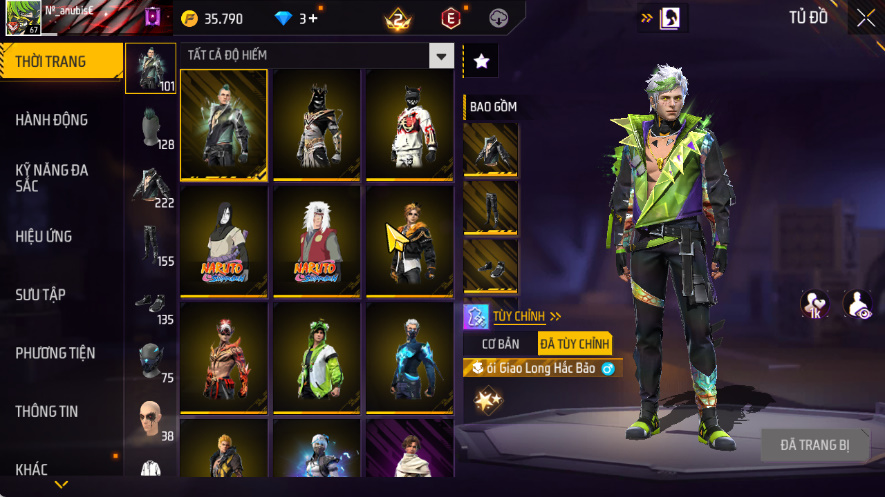Open the THÔNG TIN category

pos(47,411)
